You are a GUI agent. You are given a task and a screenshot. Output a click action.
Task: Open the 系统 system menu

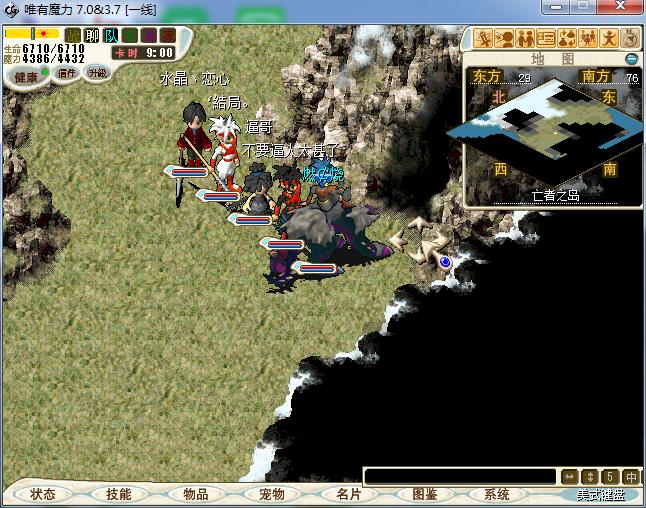click(x=497, y=494)
